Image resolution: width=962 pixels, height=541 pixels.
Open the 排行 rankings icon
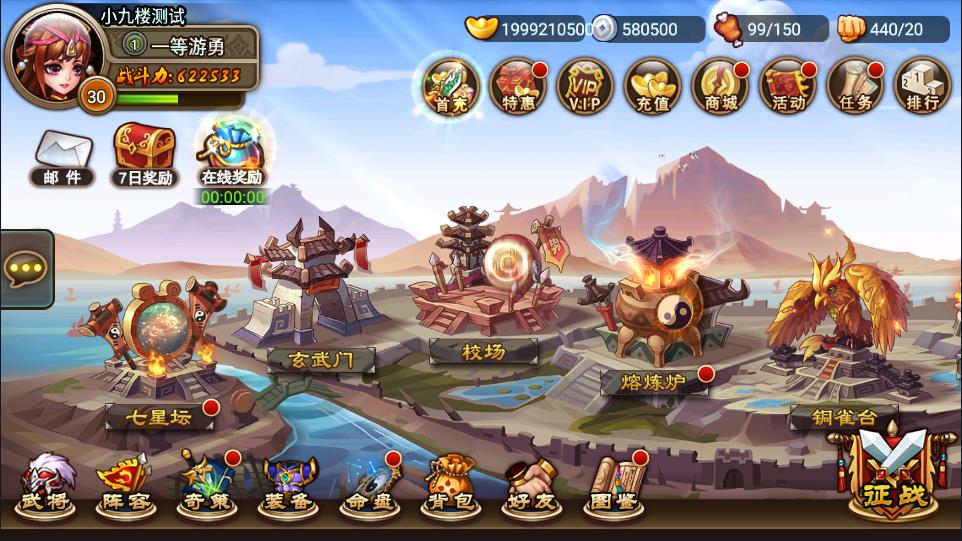(x=922, y=85)
